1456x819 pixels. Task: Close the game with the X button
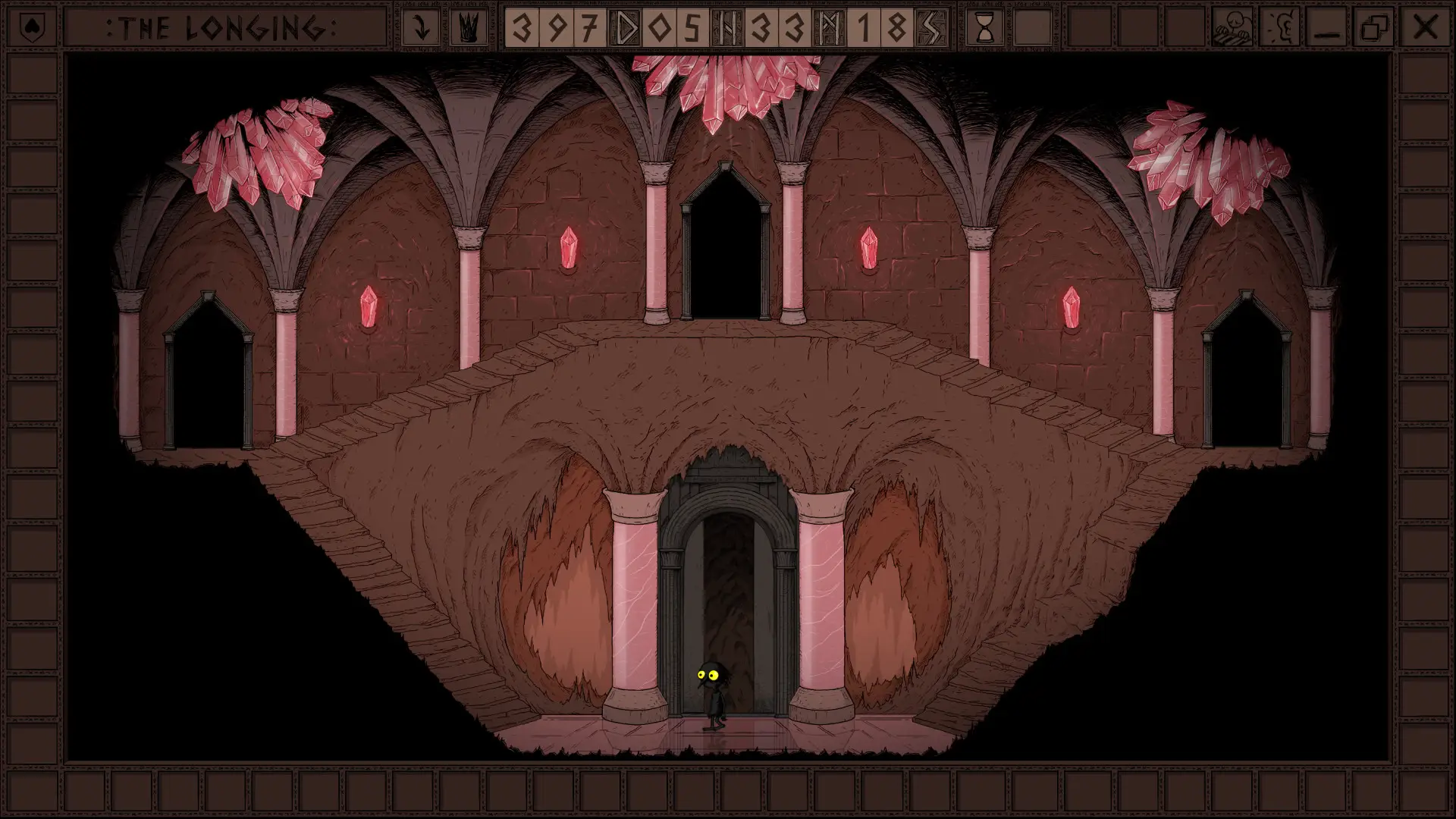point(1425,28)
